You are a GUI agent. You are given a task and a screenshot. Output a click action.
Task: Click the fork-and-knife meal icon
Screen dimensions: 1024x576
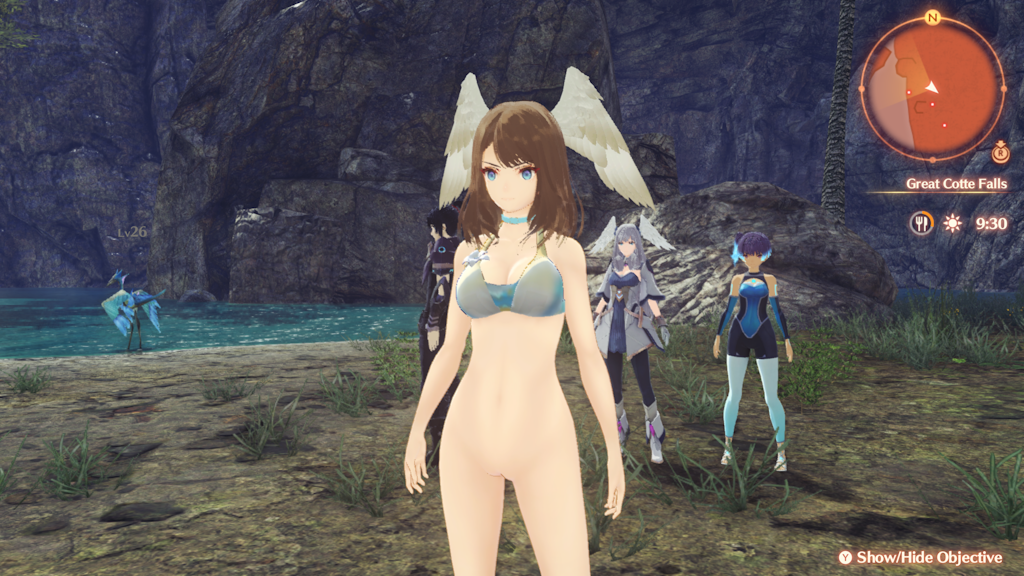pyautogui.click(x=921, y=223)
